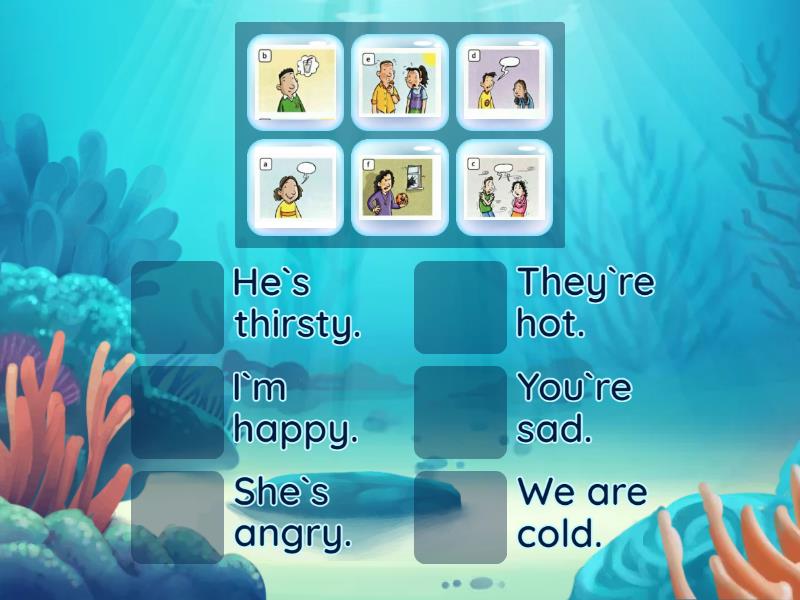The height and width of the screenshot is (600, 800).
Task: Choose the empty slot beside "I'm happy."
Action: 178,412
